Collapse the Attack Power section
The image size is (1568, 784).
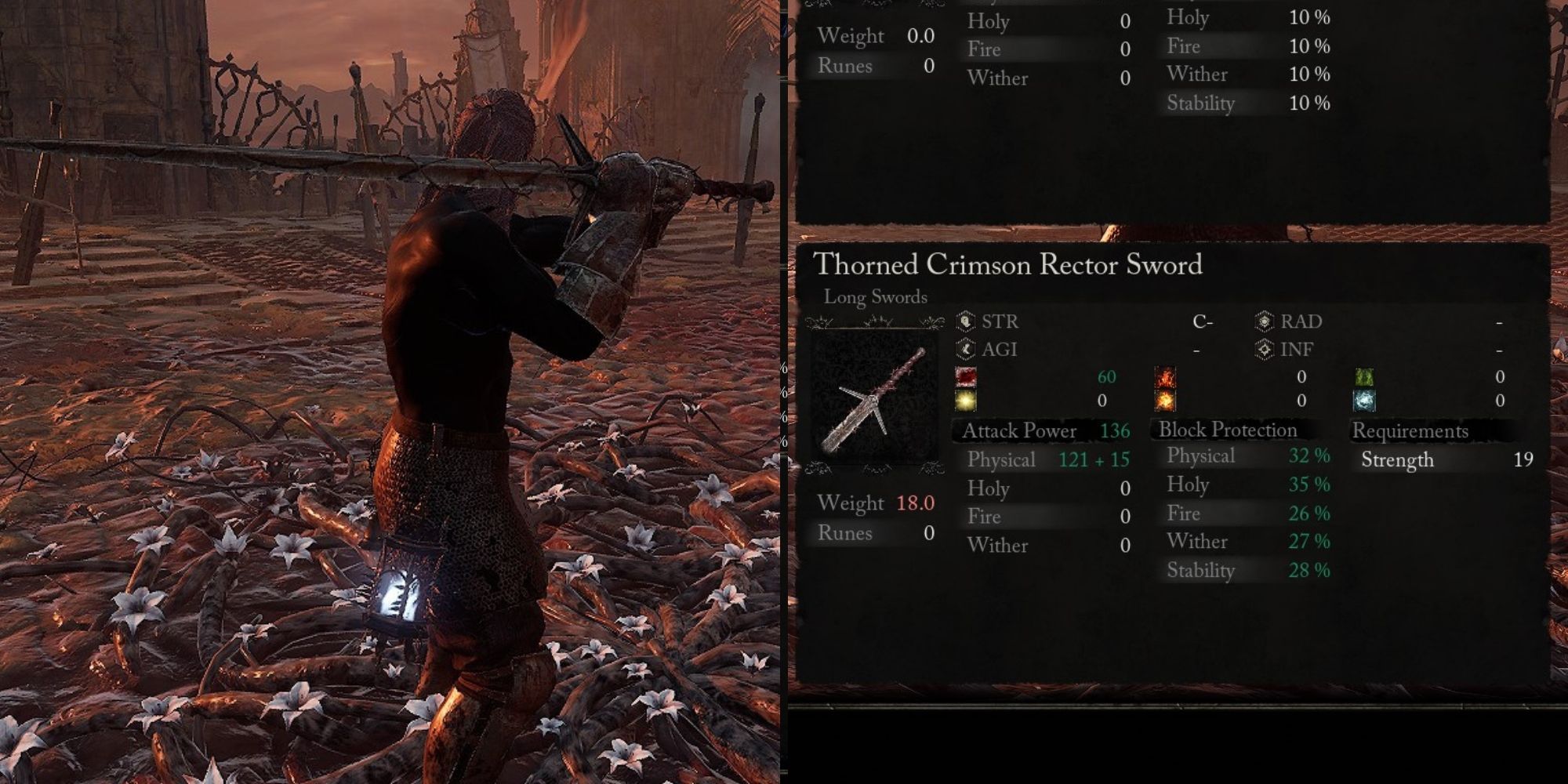[1022, 431]
